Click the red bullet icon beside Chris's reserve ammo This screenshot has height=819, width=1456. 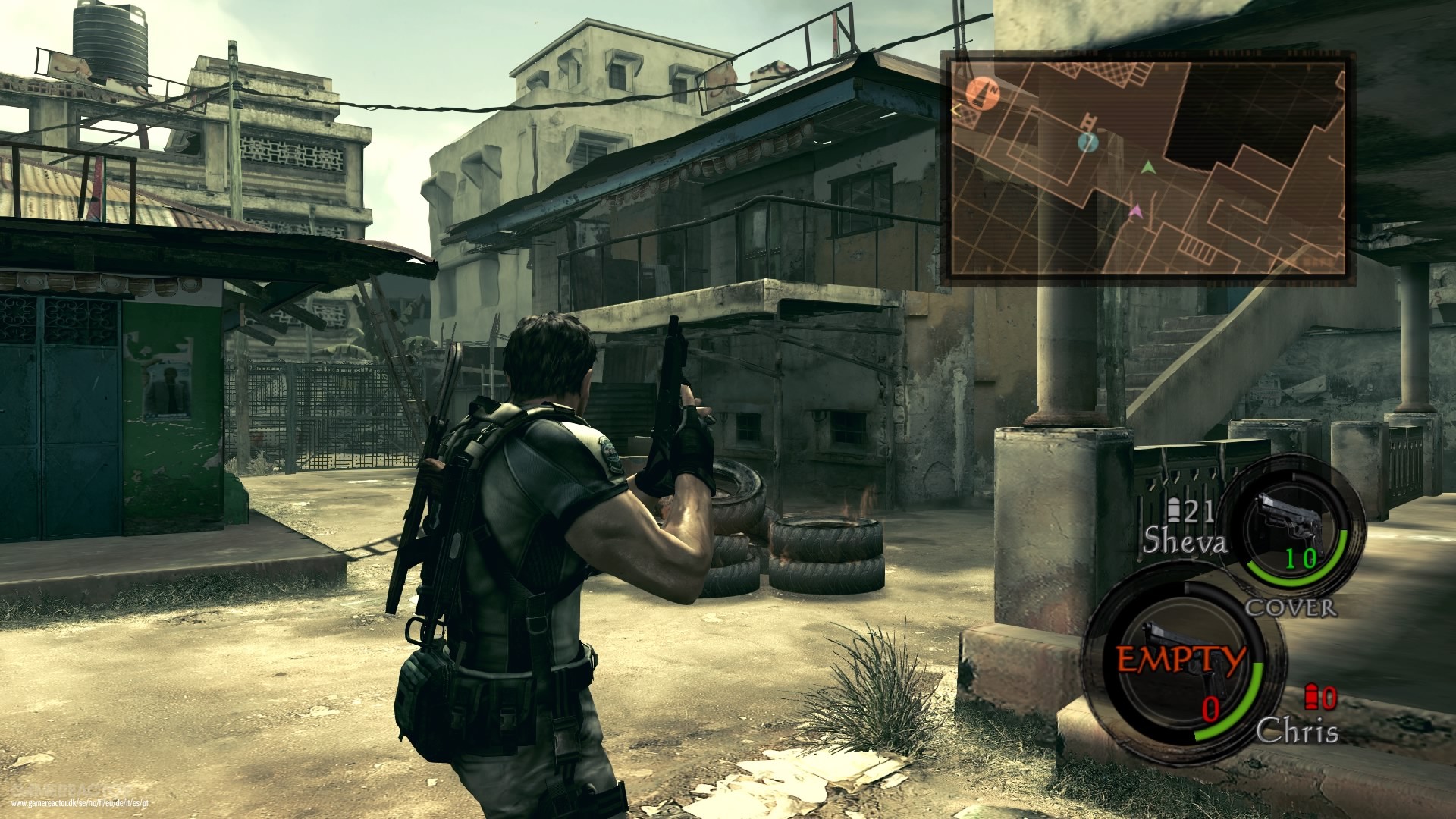1310,696
